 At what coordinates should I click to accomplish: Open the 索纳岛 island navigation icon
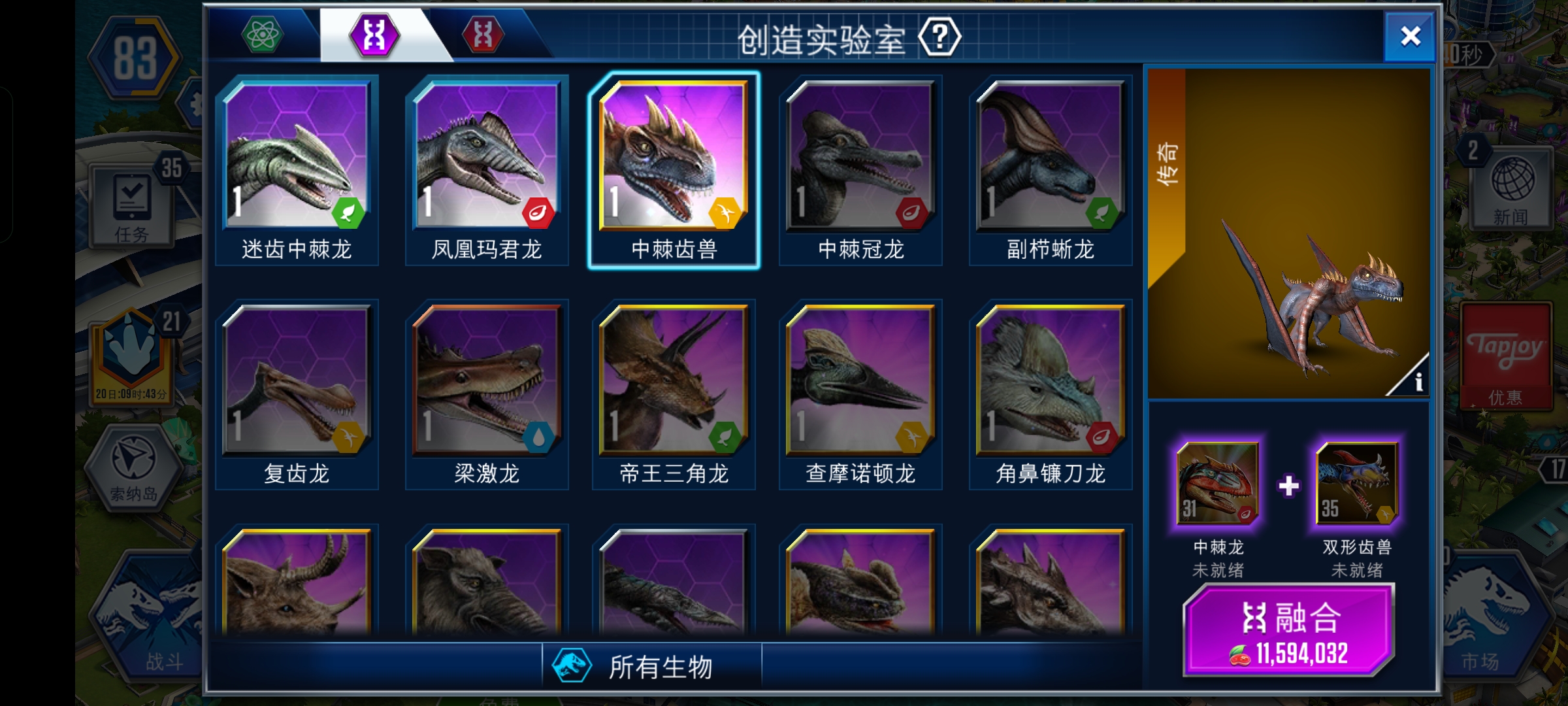coord(134,467)
